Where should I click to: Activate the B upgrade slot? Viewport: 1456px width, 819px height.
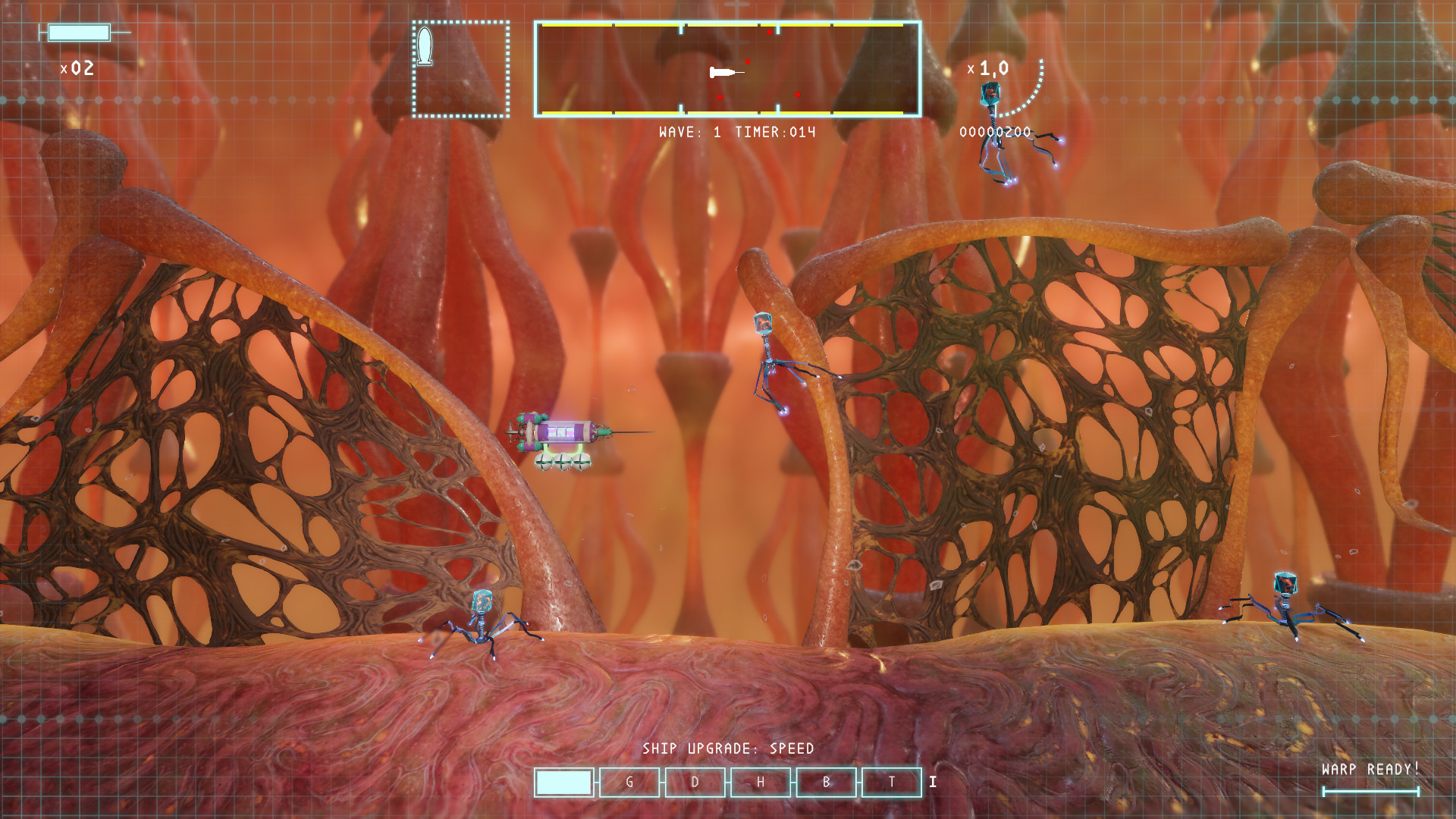coord(826,783)
